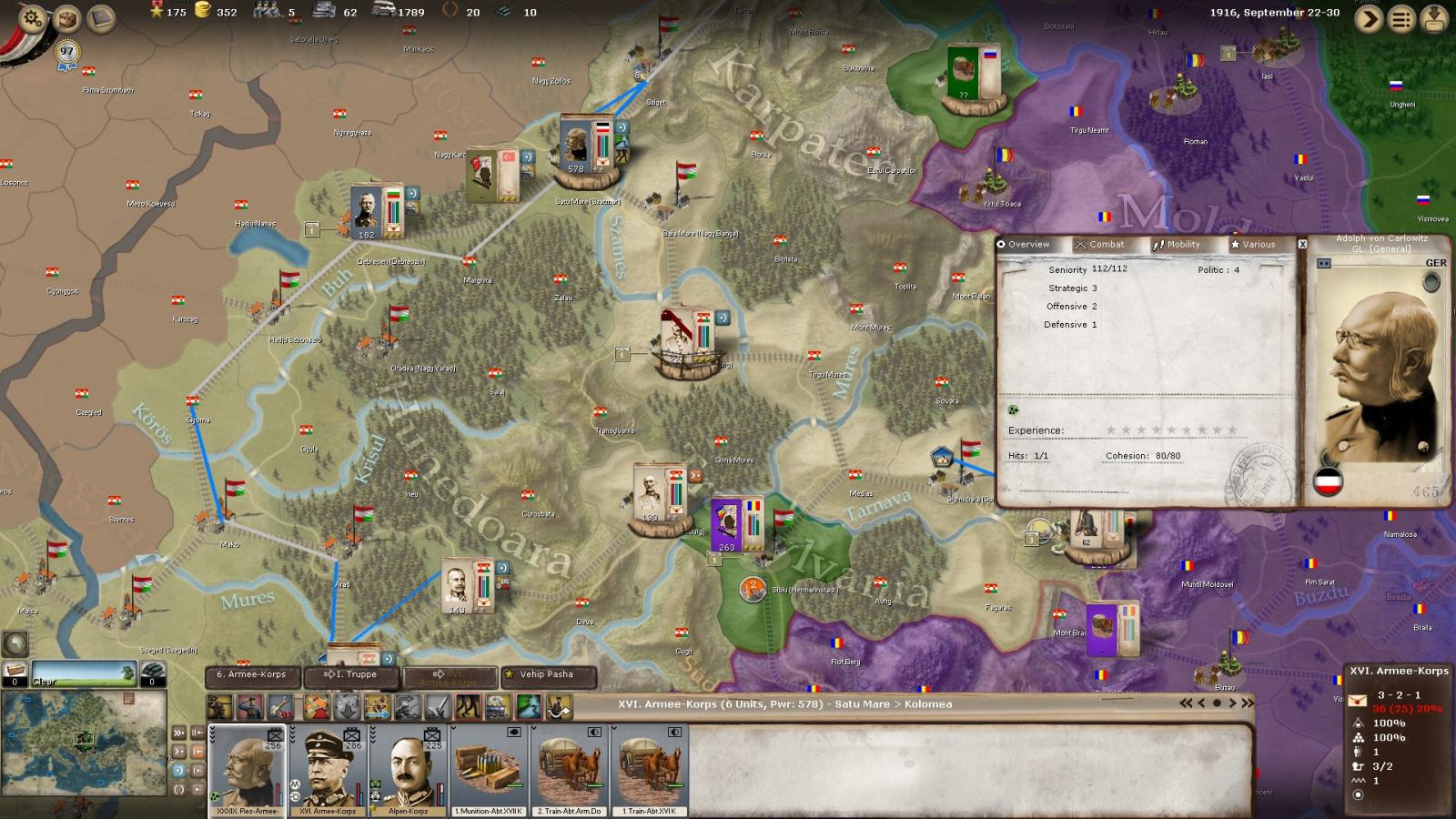Switch to the I. Truppe stack tab

[x=351, y=675]
